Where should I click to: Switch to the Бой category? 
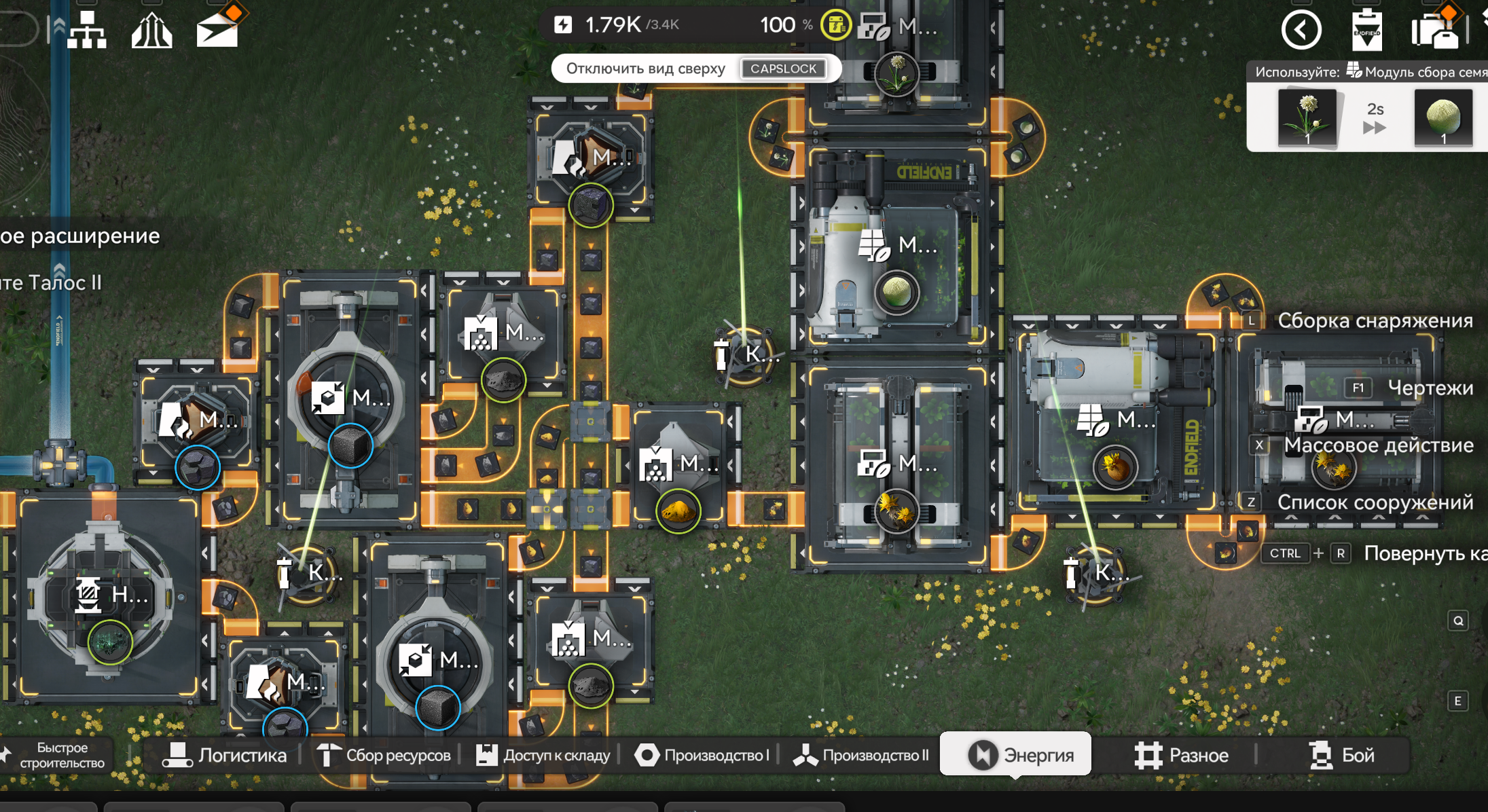tap(1341, 755)
